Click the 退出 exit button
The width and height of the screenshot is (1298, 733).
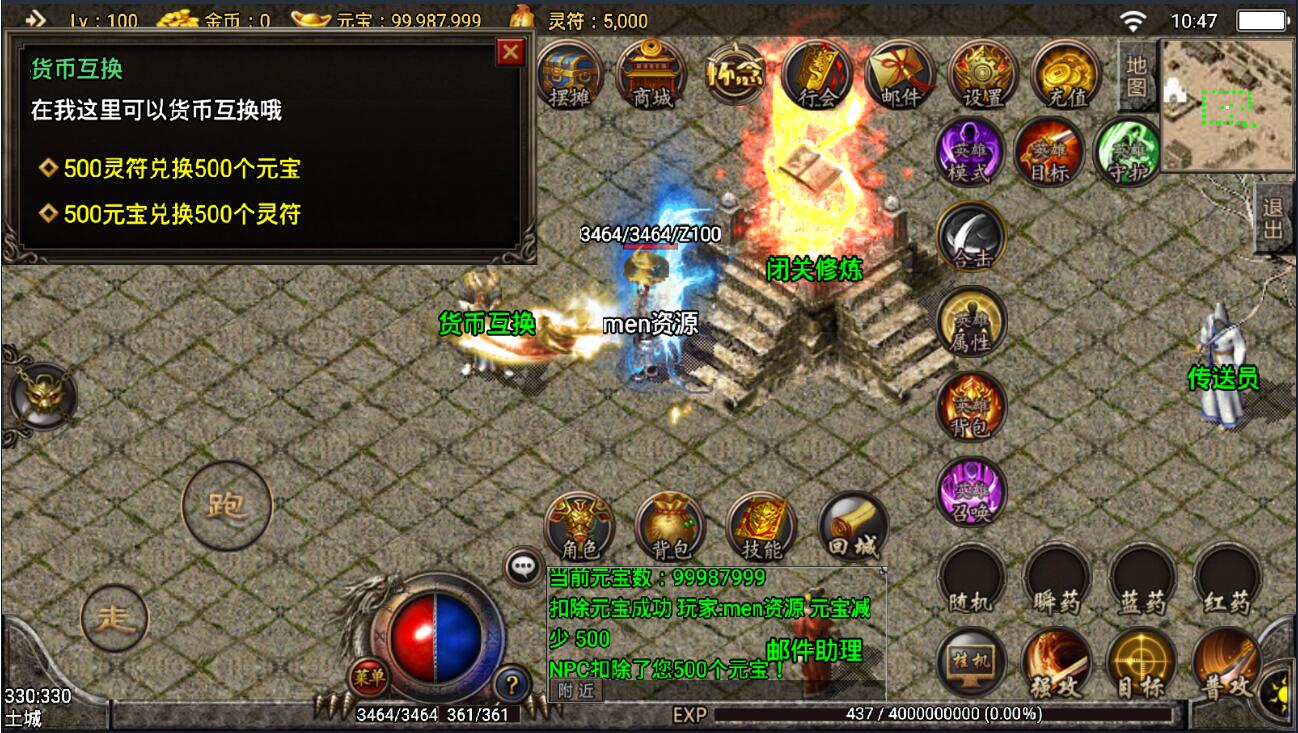(x=1273, y=219)
